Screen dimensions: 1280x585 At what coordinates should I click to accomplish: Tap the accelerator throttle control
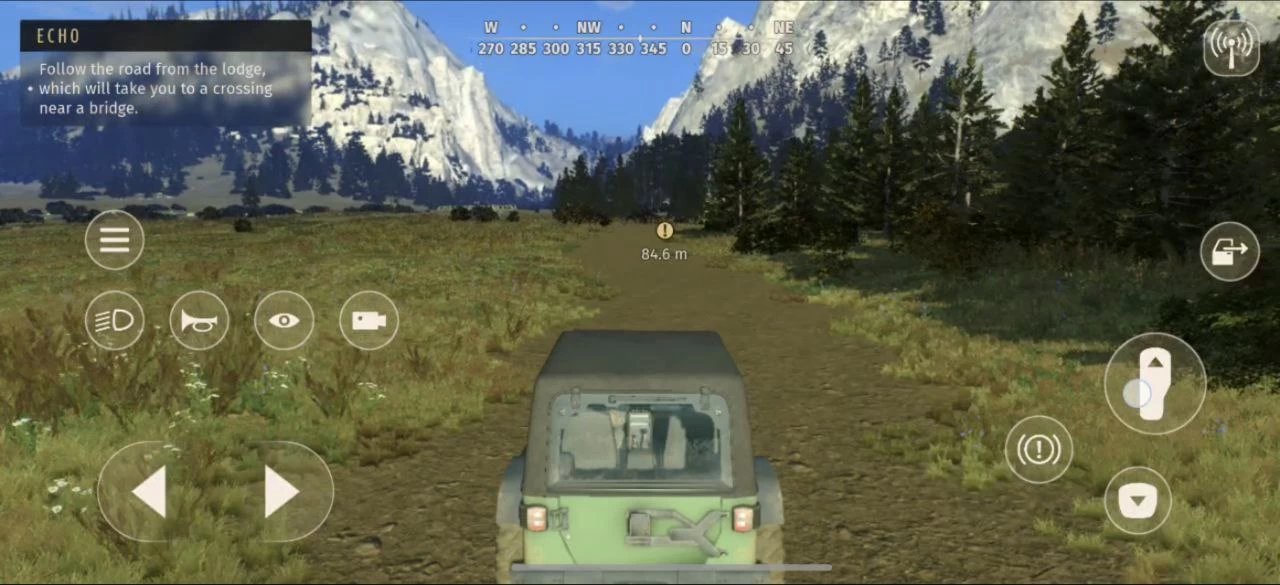pyautogui.click(x=1154, y=384)
